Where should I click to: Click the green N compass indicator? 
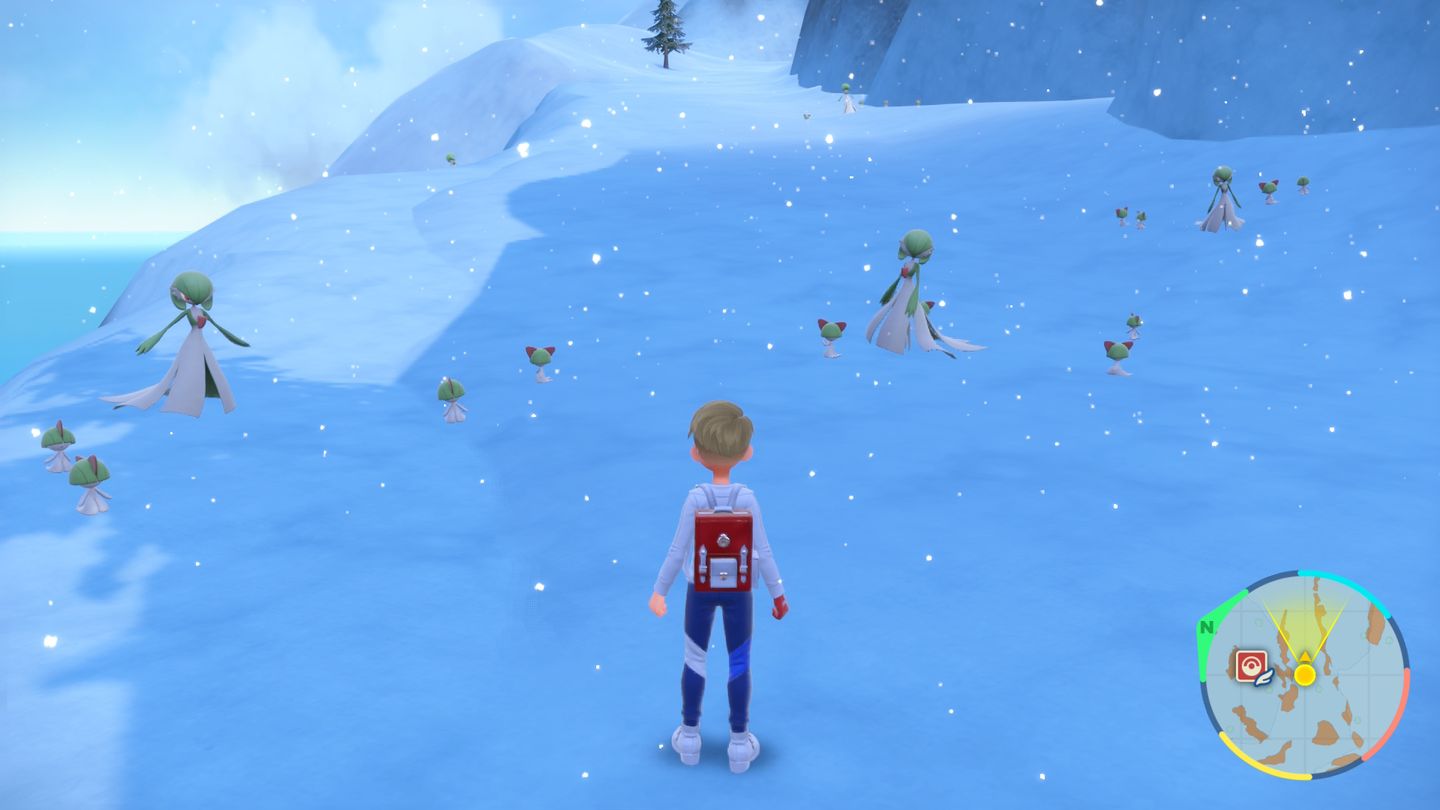click(1208, 628)
